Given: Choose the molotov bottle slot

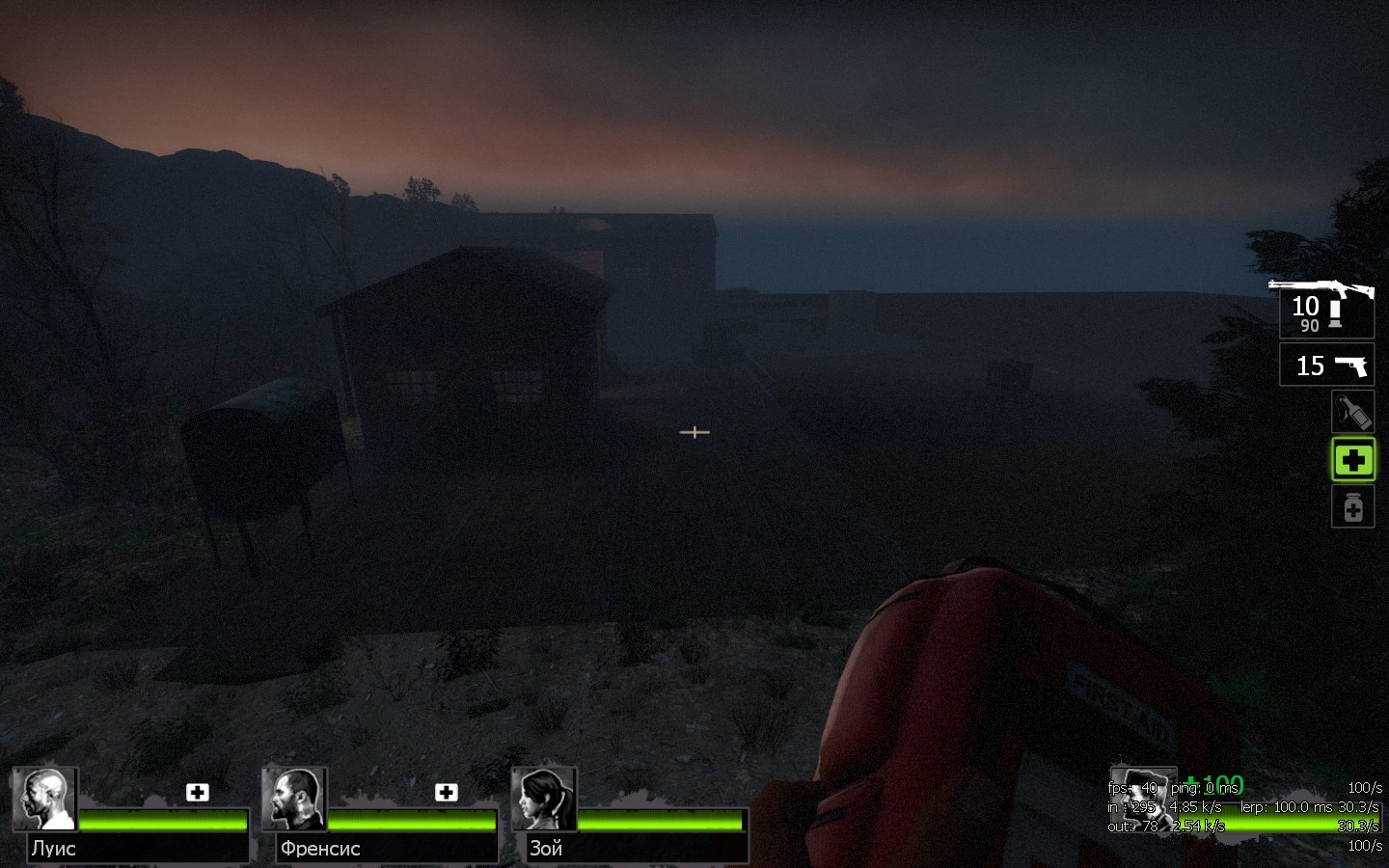Looking at the screenshot, I should [x=1352, y=413].
